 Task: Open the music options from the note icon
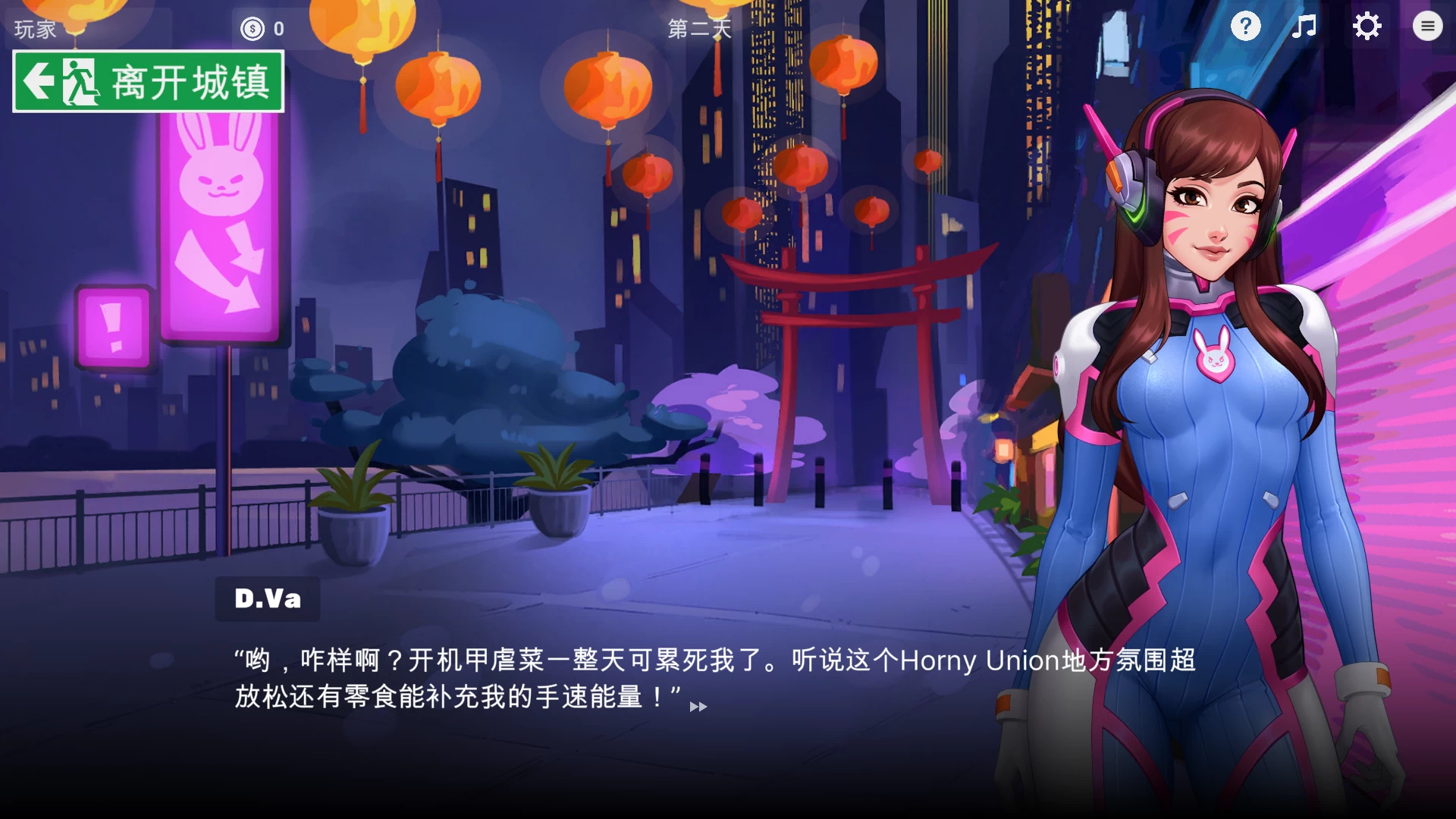click(x=1304, y=27)
